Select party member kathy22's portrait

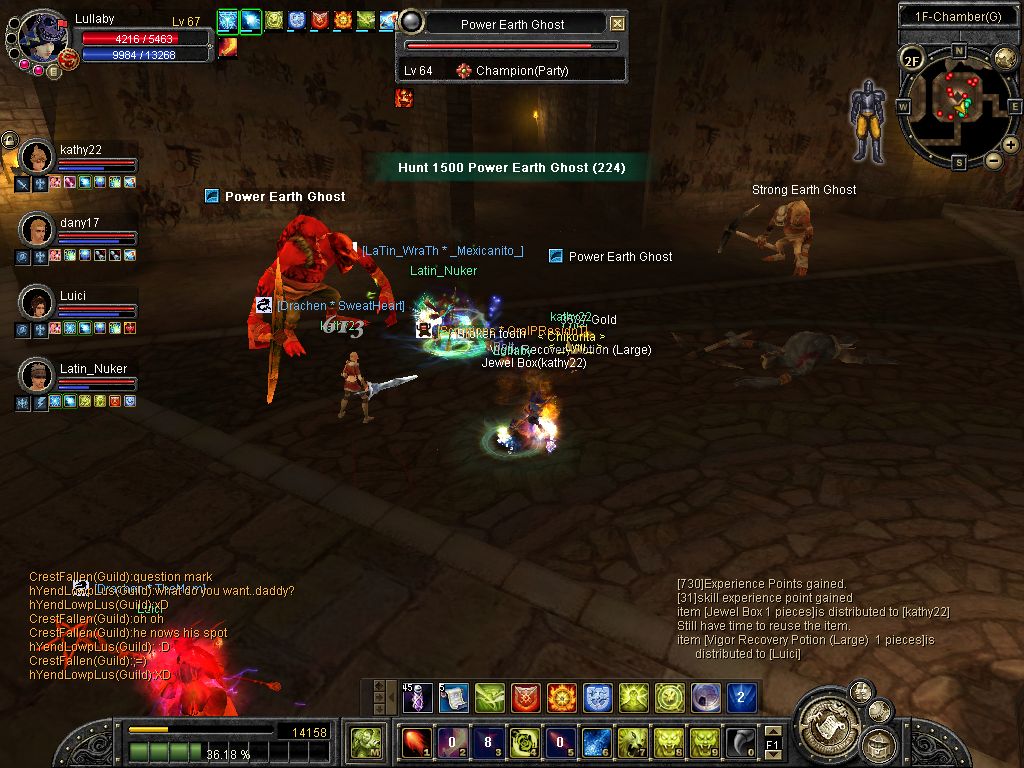point(37,157)
